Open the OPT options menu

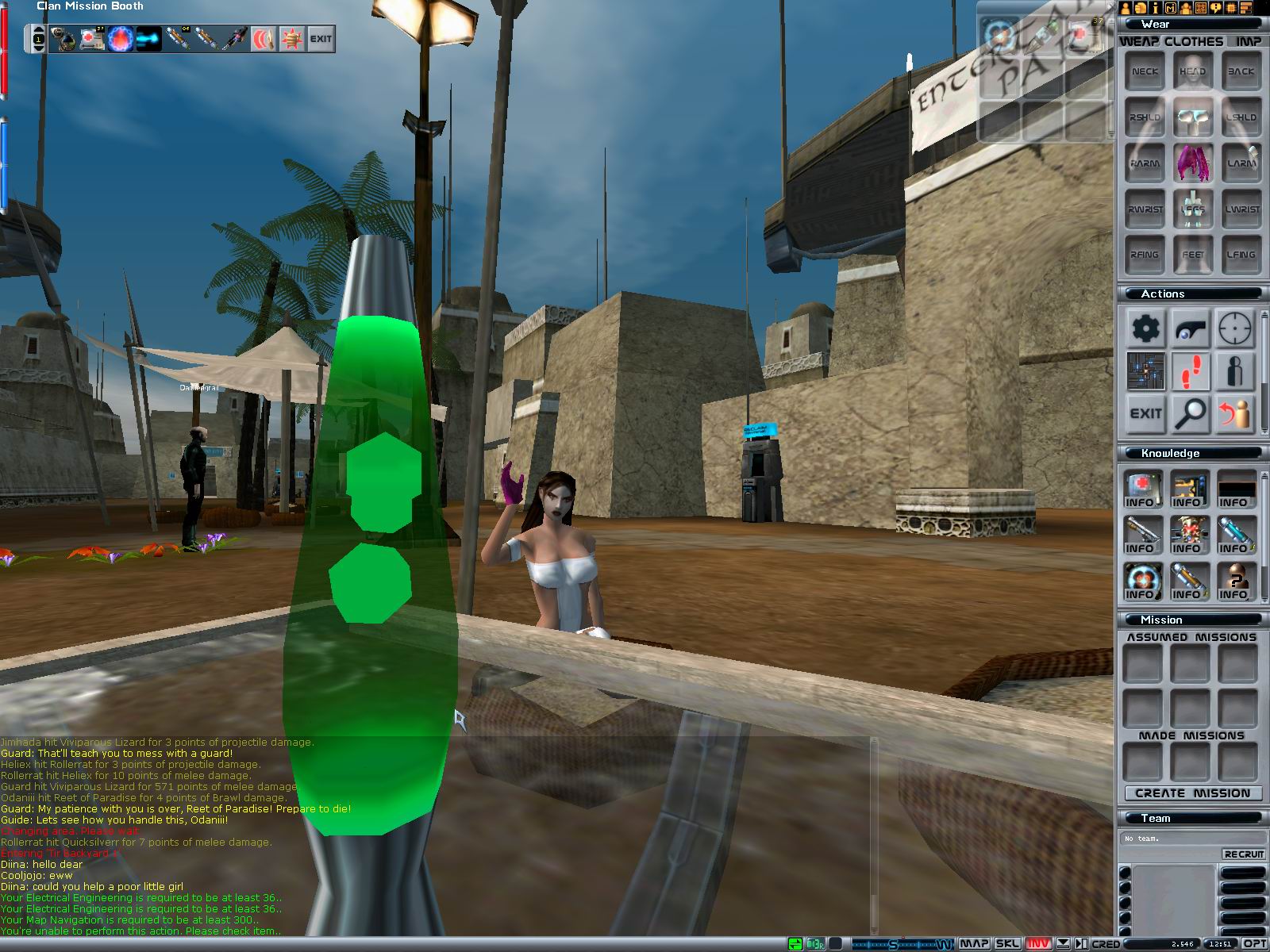tap(1254, 944)
